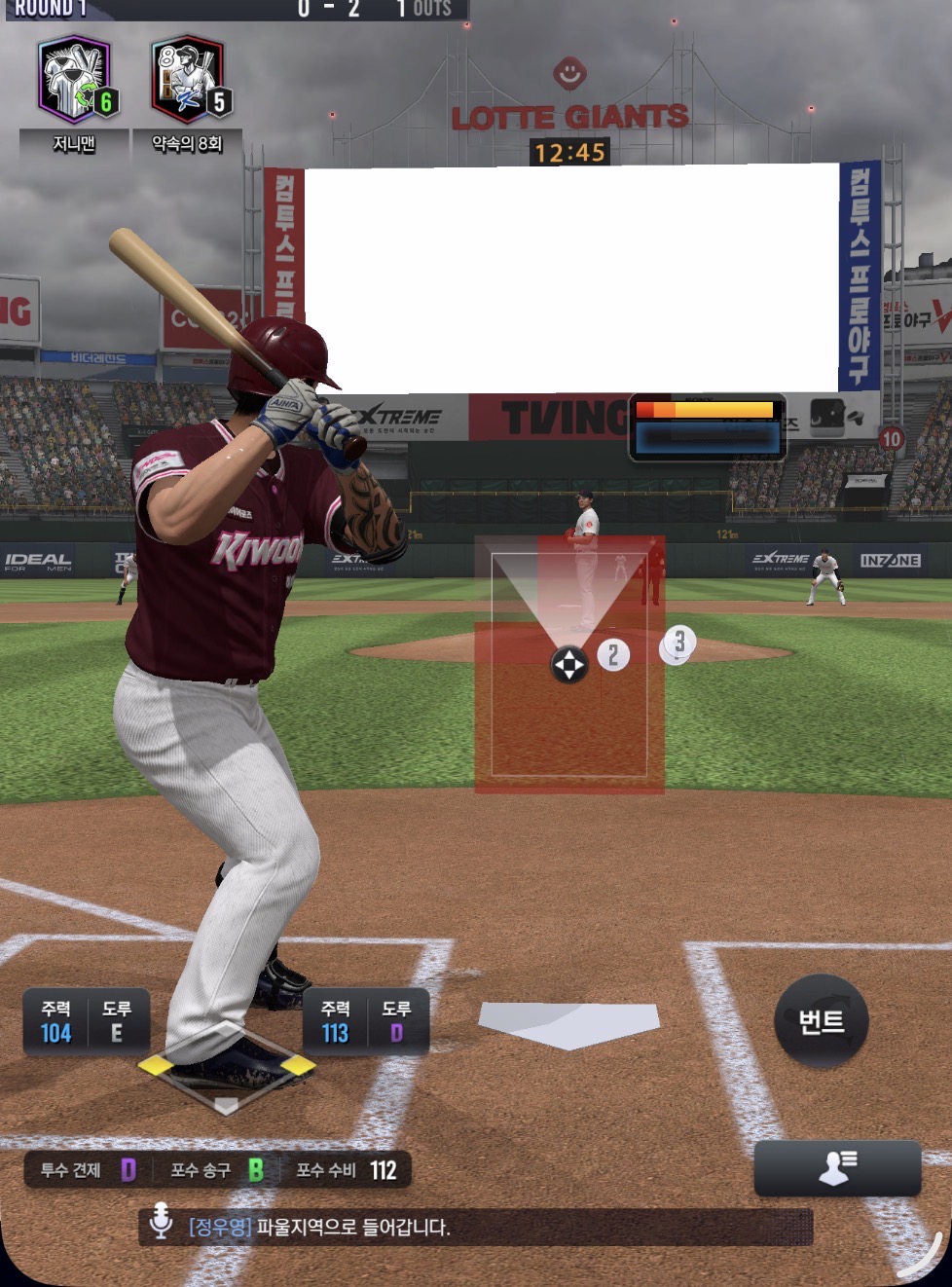Select pitch marker number 3
The height and width of the screenshot is (1287, 952).
point(679,642)
